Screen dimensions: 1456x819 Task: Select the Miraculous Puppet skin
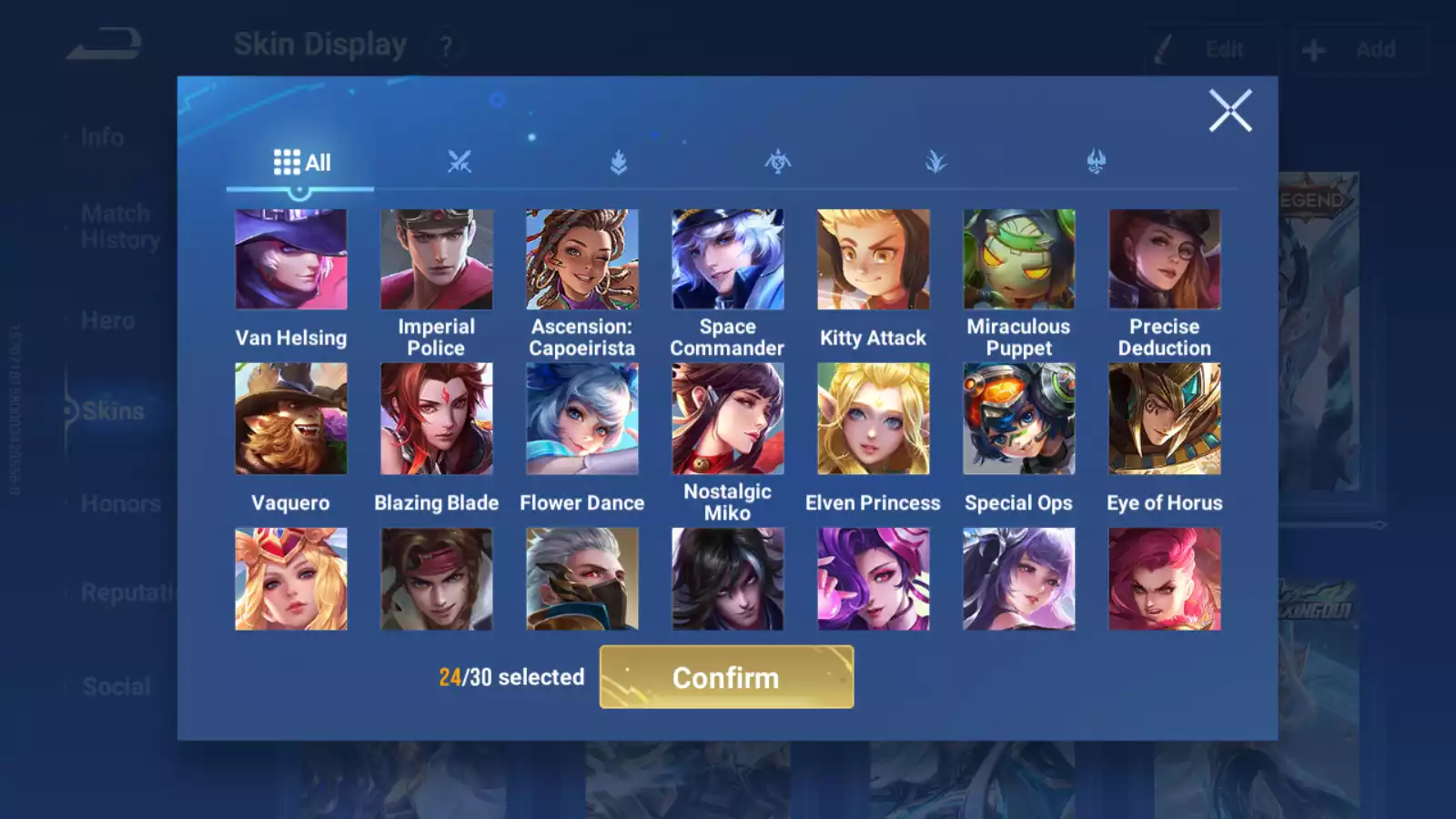pyautogui.click(x=1019, y=260)
